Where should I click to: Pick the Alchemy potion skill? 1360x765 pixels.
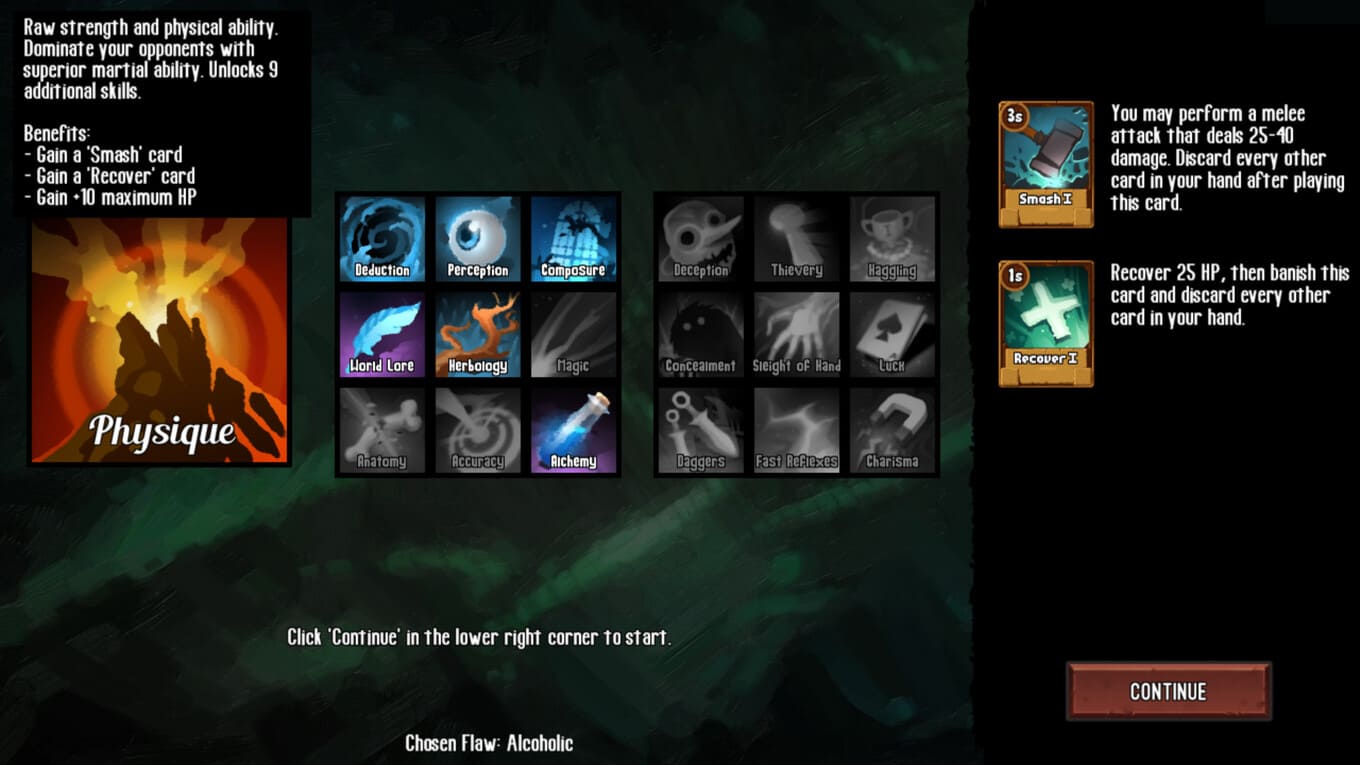point(573,430)
